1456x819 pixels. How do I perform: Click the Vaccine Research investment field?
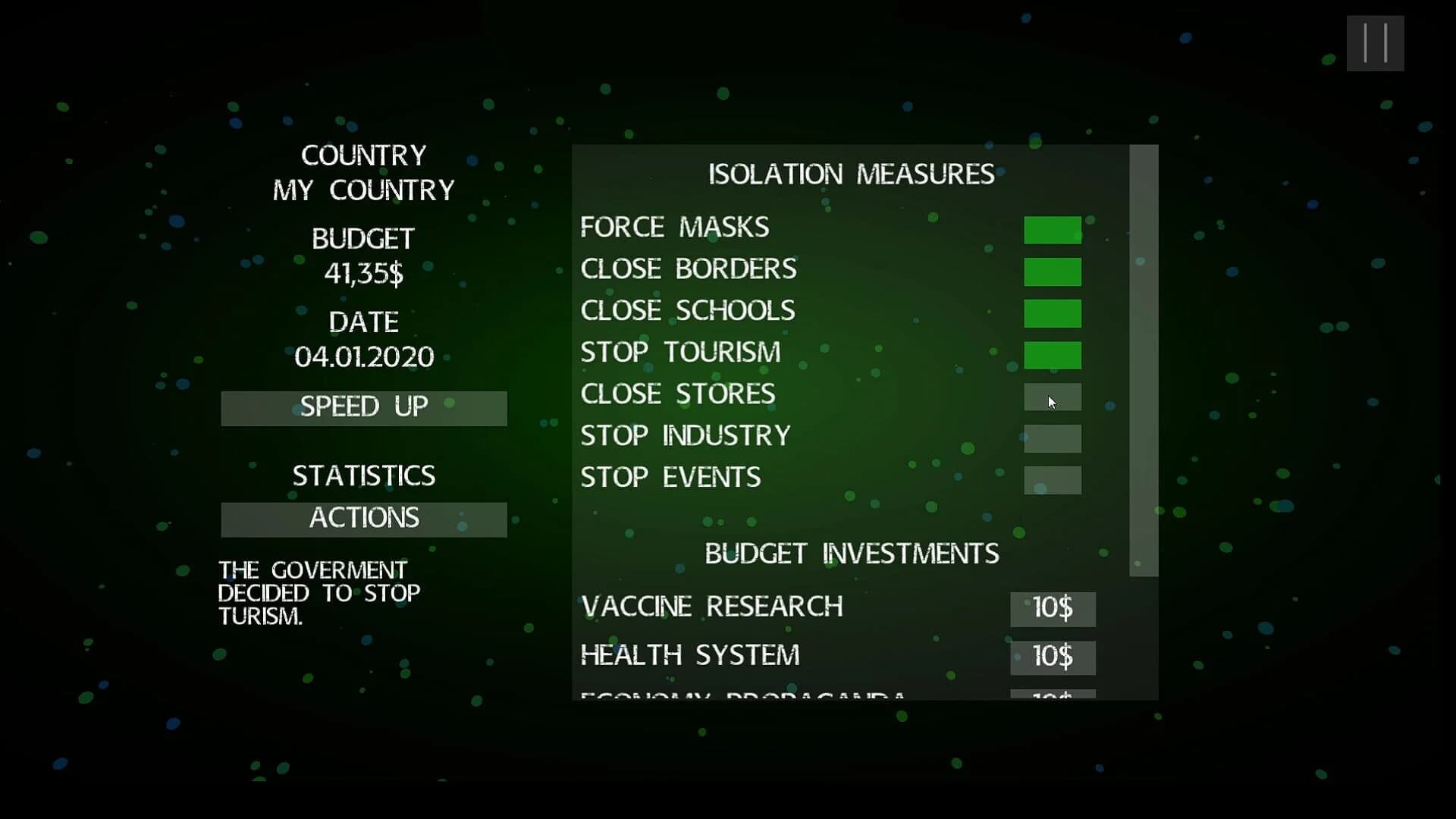tap(1053, 609)
